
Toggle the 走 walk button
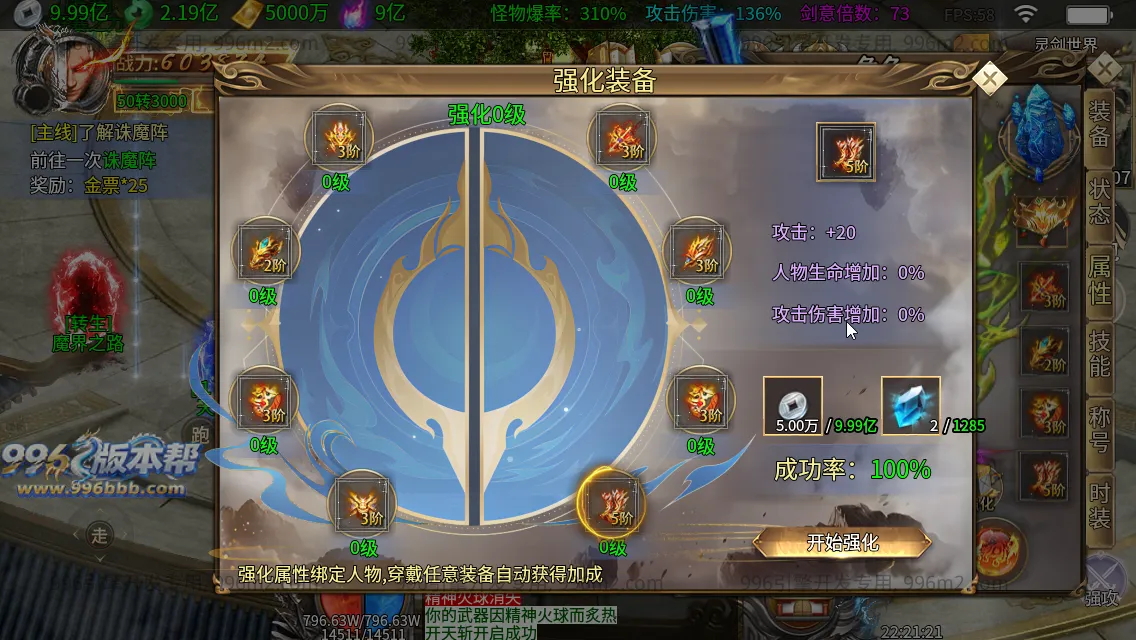tap(99, 536)
